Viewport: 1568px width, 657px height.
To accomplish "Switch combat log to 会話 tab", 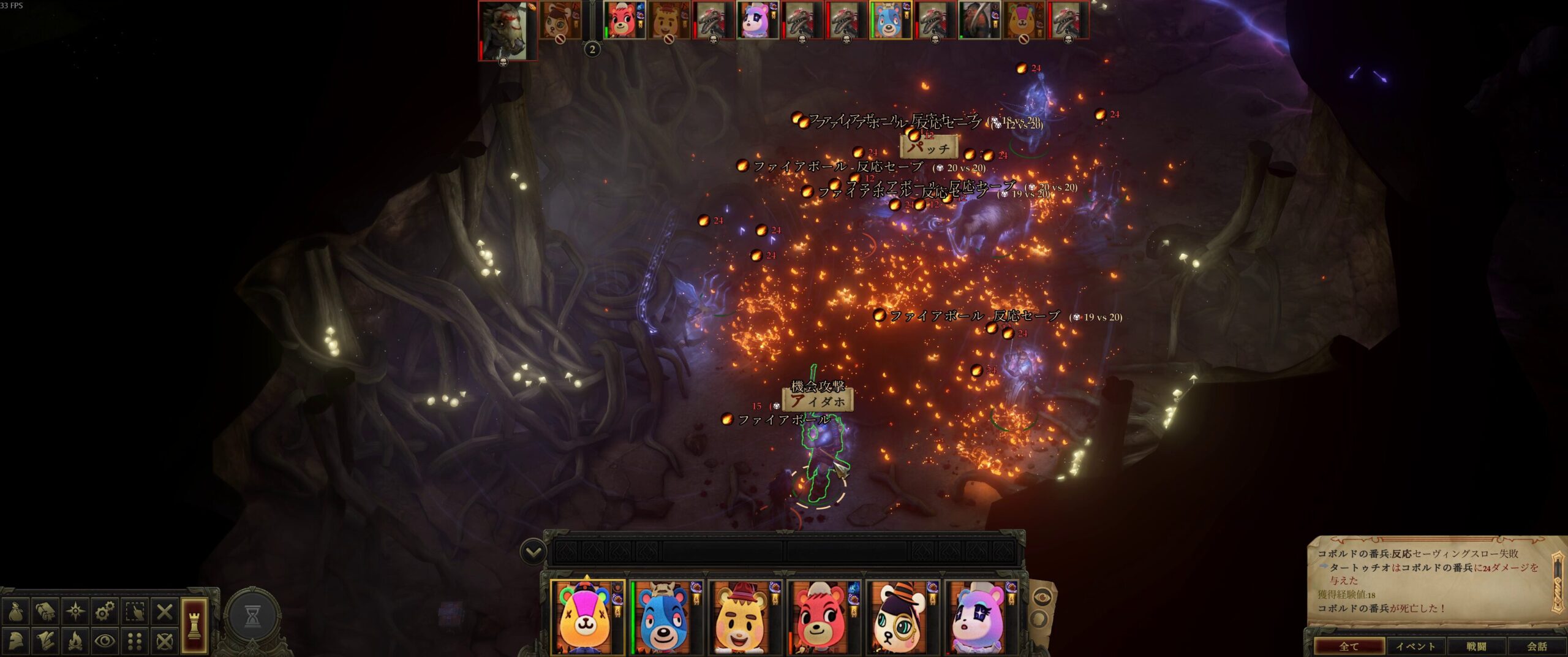I will click(x=1536, y=646).
